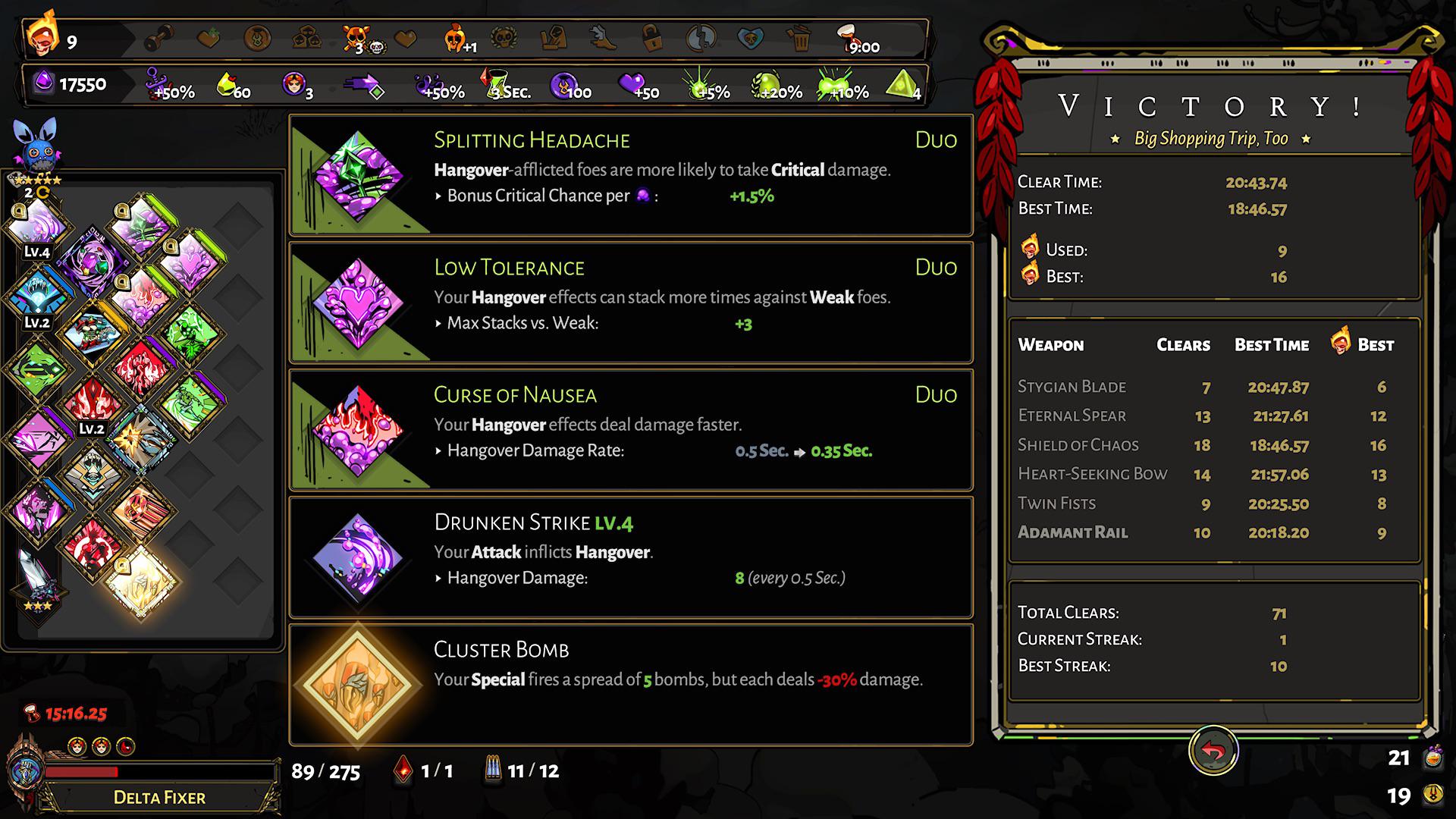Click the green pyramid icon showing 4
The image size is (1456, 819).
pos(902,83)
